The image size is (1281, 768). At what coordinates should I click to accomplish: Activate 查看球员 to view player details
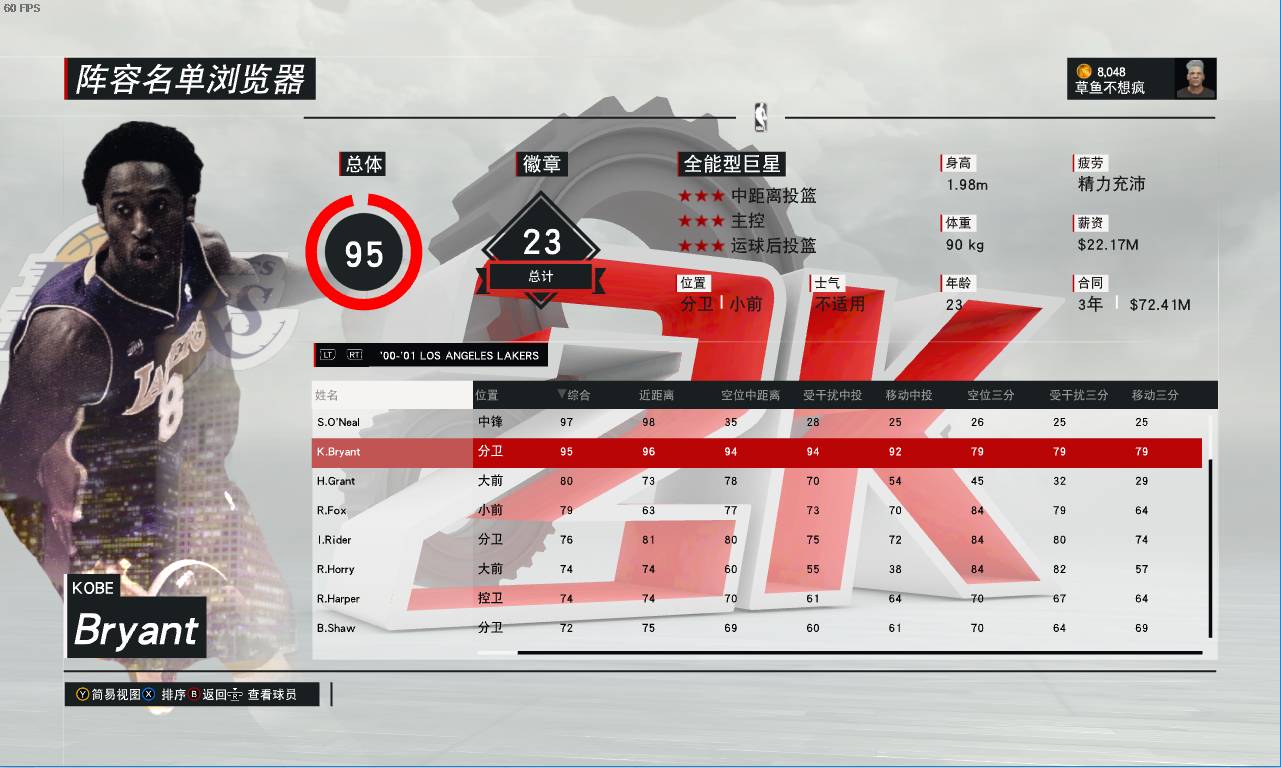point(271,694)
